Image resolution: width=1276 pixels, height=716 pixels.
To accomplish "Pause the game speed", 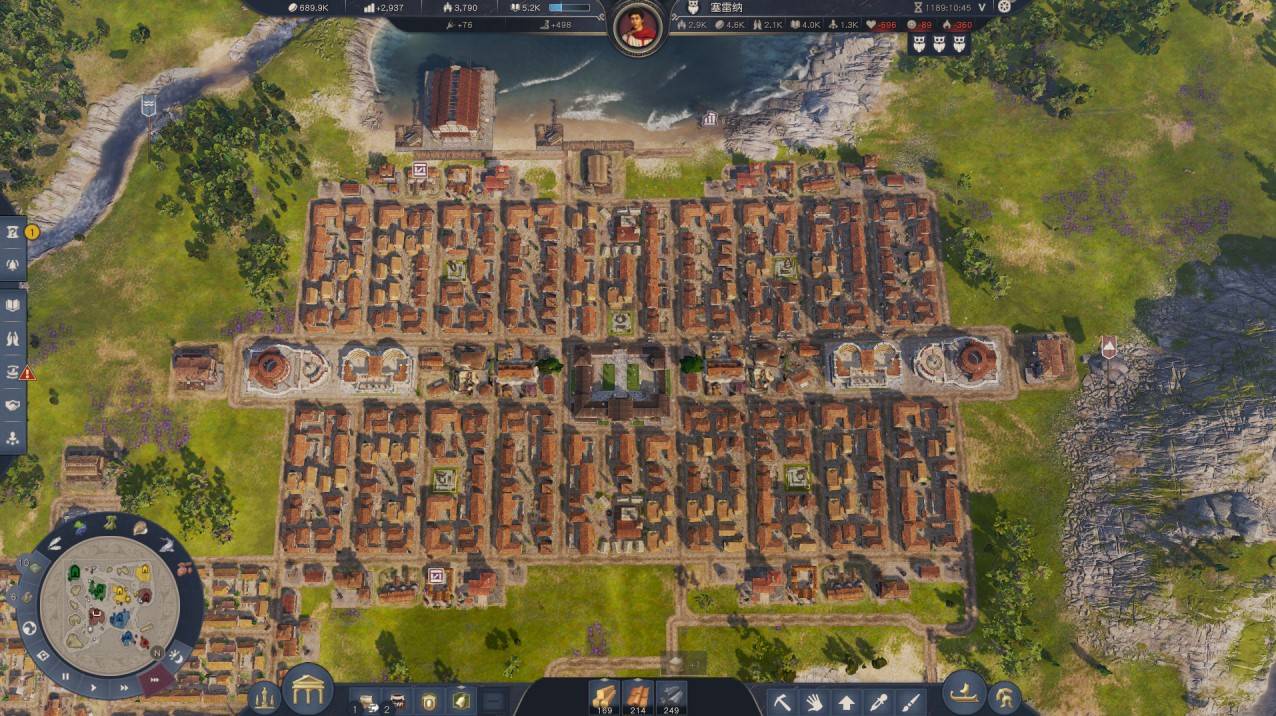I will coord(66,677).
